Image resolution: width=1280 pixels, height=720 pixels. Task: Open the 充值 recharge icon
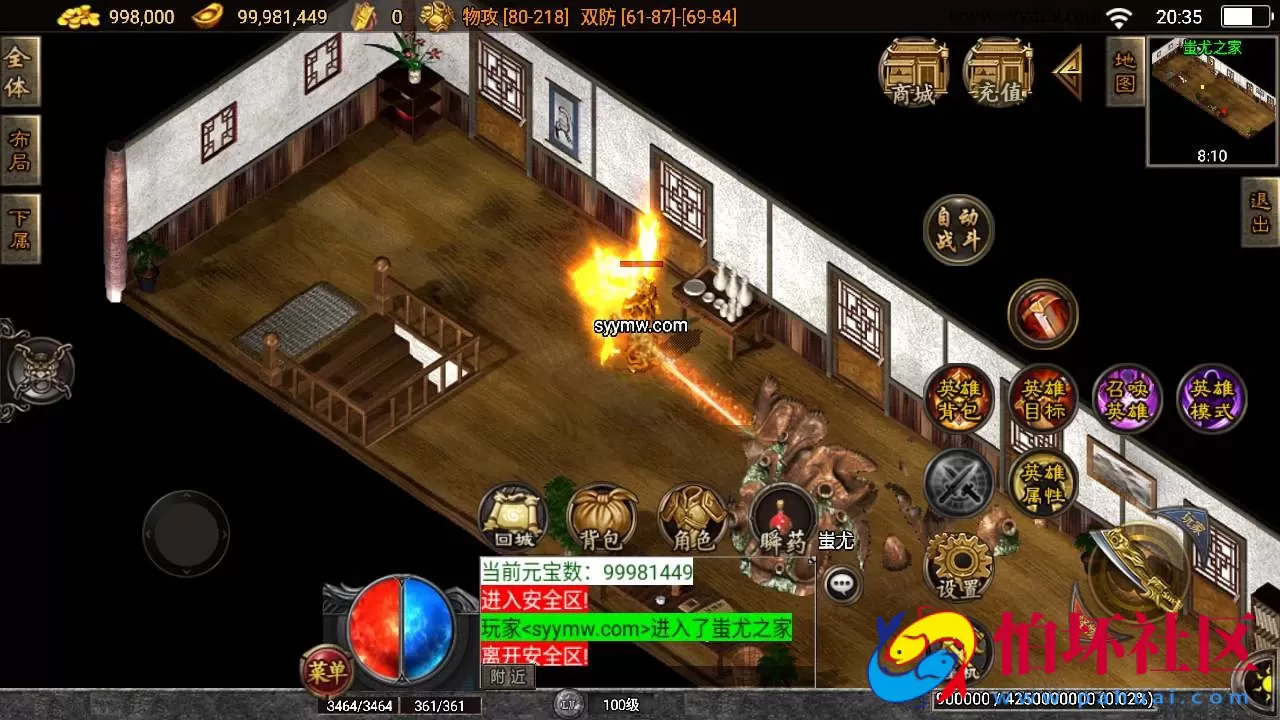(997, 72)
